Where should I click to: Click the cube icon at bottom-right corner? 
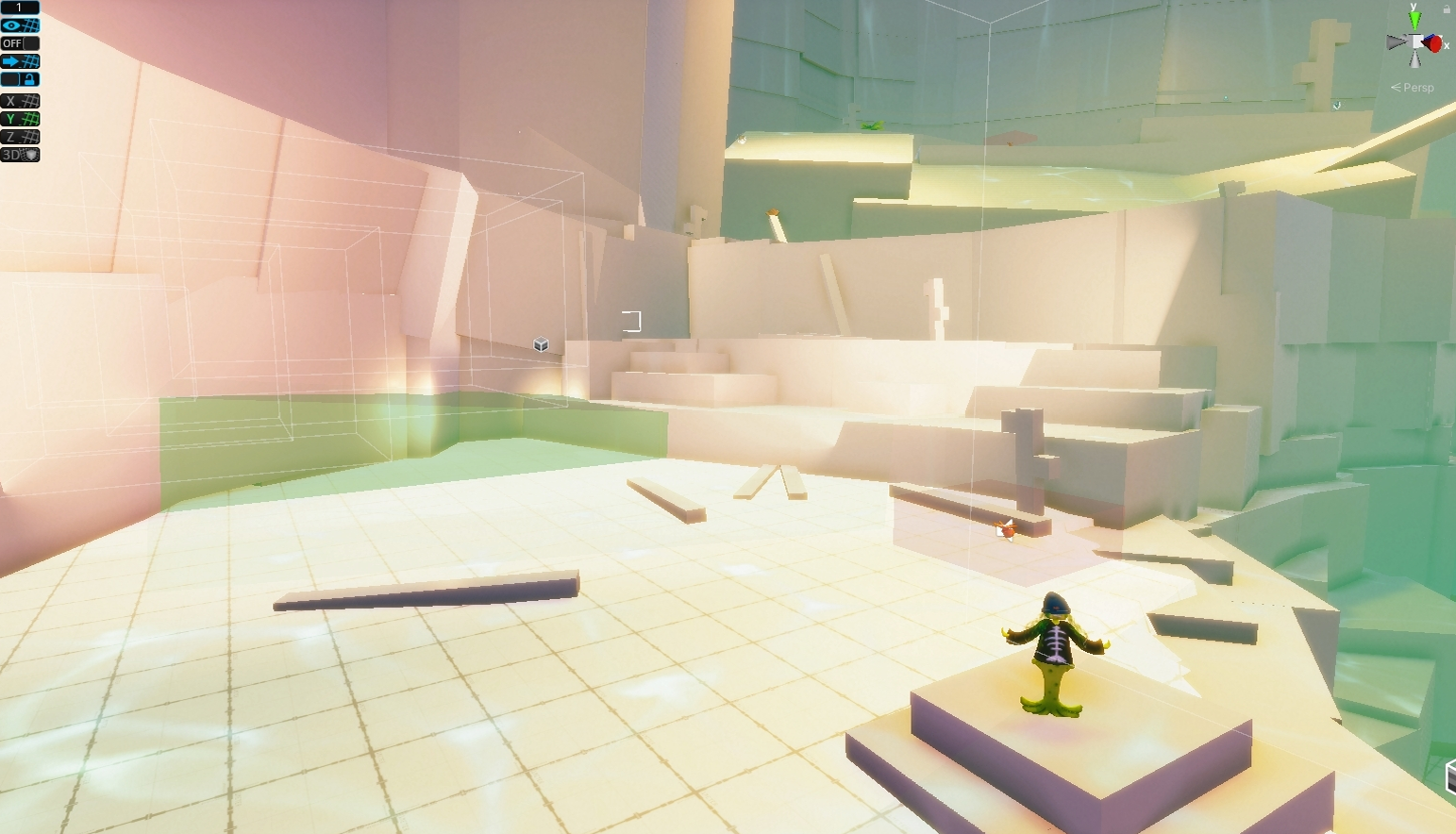point(1450,776)
